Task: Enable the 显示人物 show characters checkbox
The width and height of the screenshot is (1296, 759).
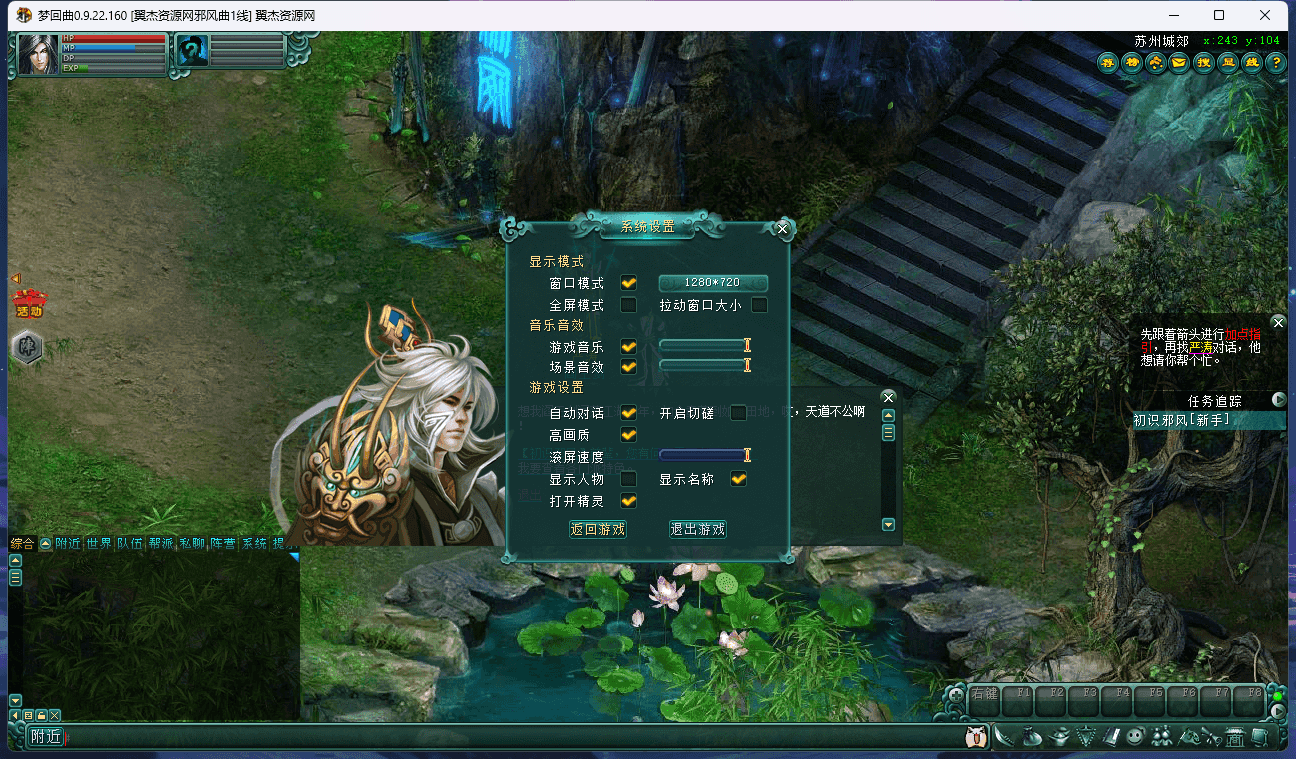Action: click(x=628, y=478)
